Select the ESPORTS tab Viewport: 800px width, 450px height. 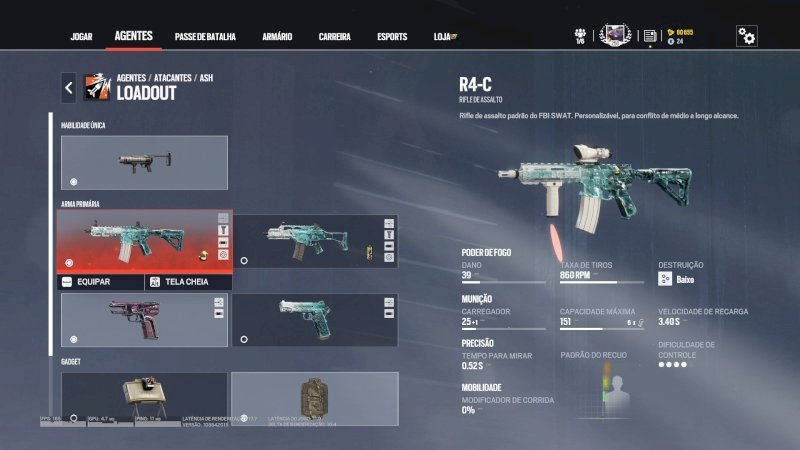point(392,37)
